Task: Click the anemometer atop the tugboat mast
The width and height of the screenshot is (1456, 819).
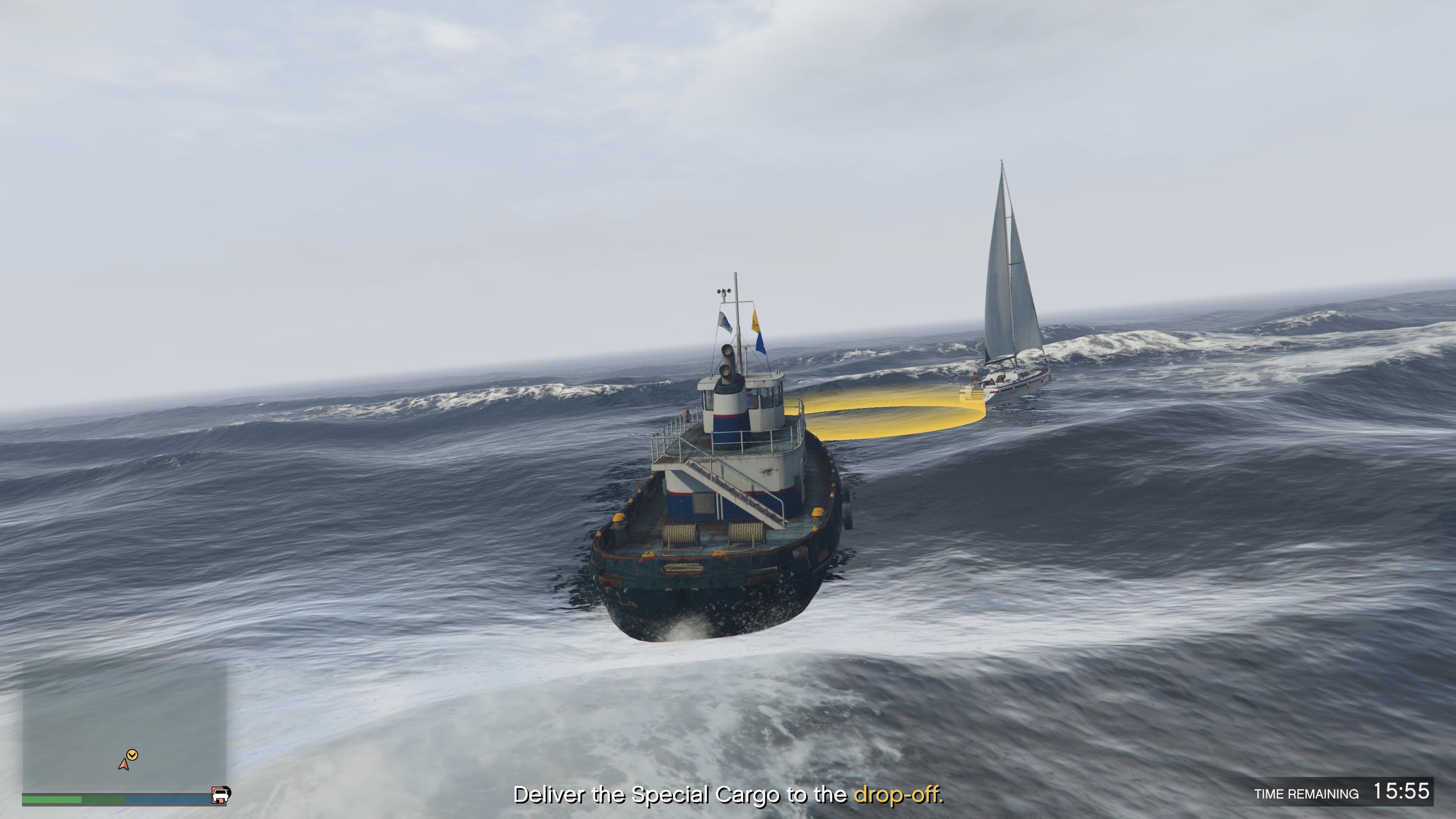Action: pyautogui.click(x=724, y=292)
